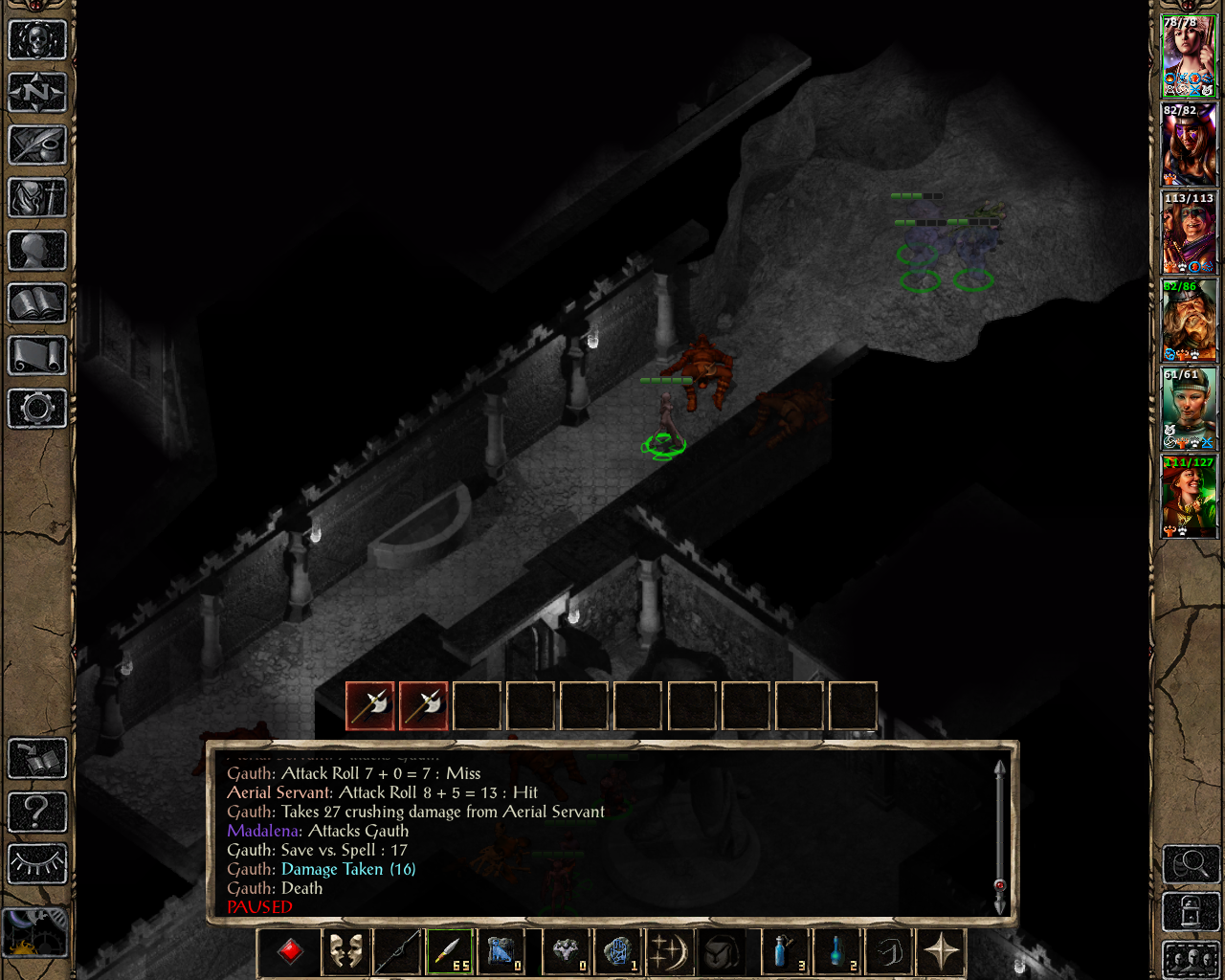Viewport: 1225px width, 980px height.
Task: Click the day-night clock to unpause
Action: tap(35, 931)
